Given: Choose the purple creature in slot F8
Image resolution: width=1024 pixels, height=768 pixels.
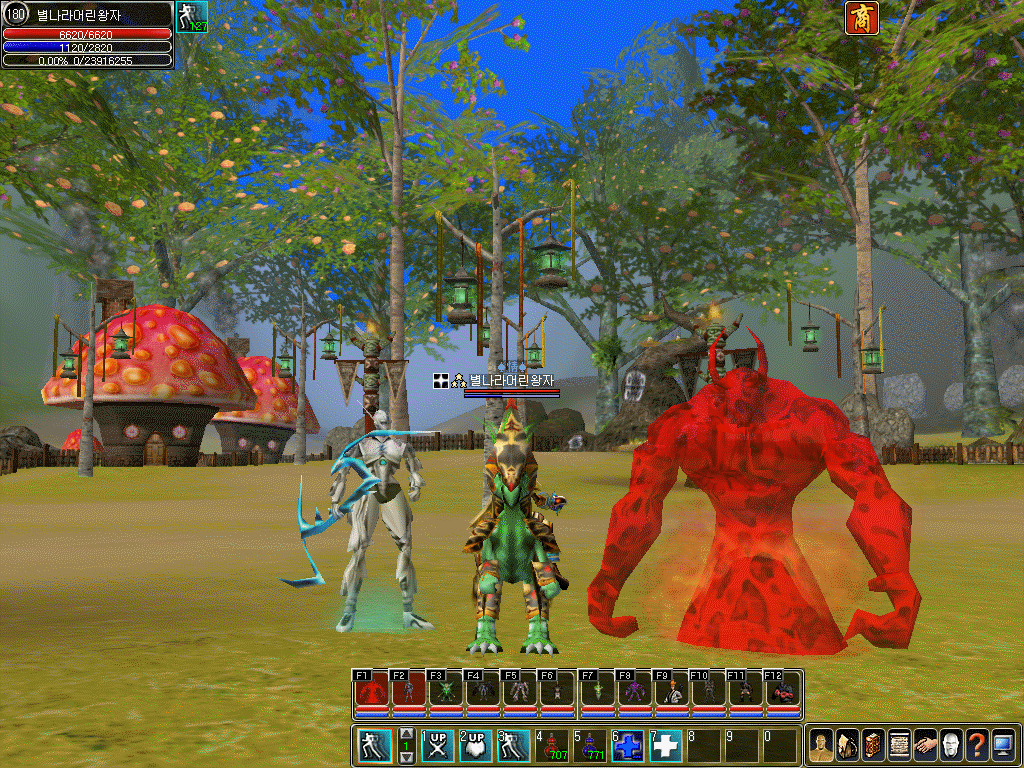Looking at the screenshot, I should [x=633, y=691].
